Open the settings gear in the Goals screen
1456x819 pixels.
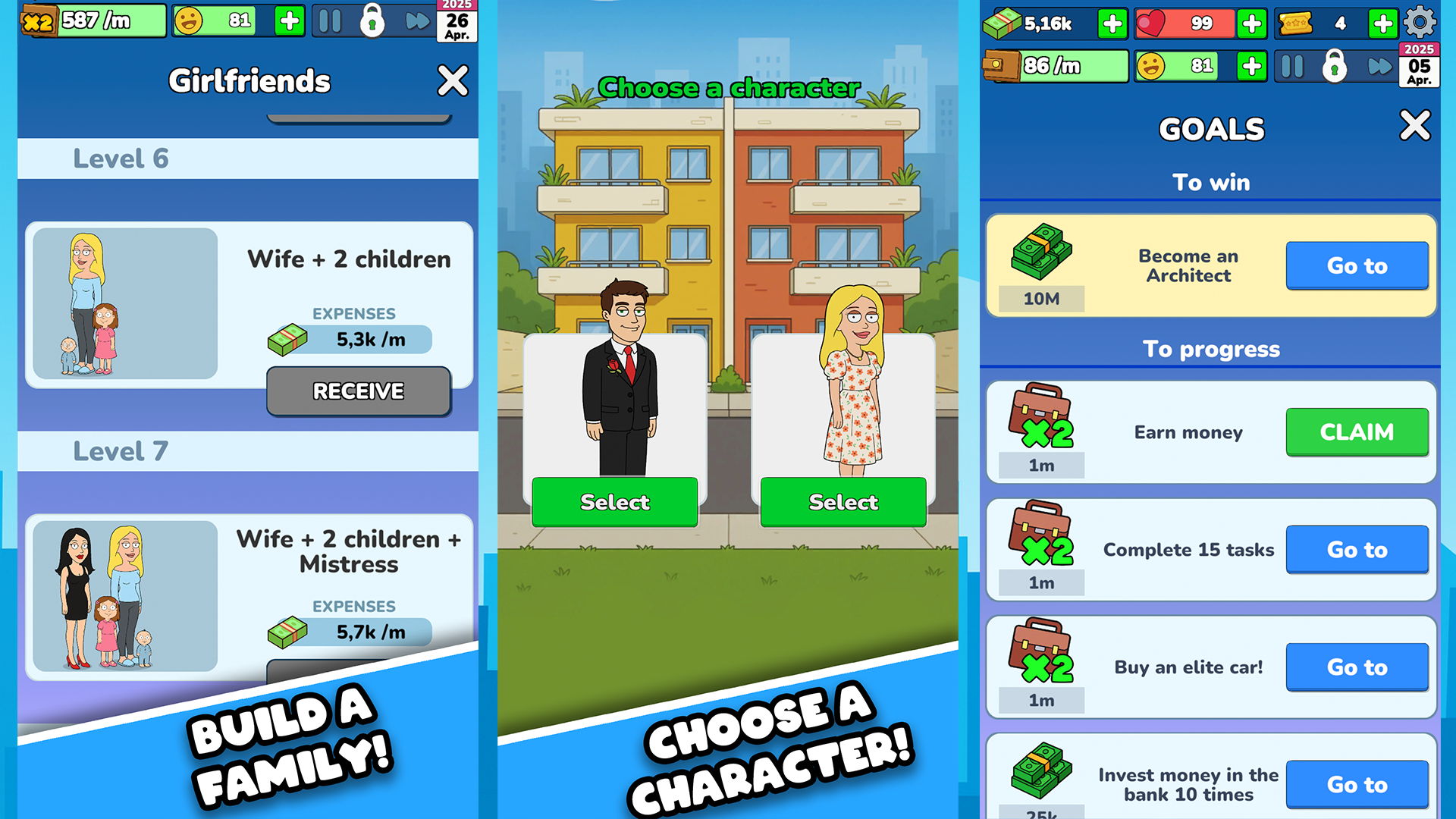[1421, 23]
